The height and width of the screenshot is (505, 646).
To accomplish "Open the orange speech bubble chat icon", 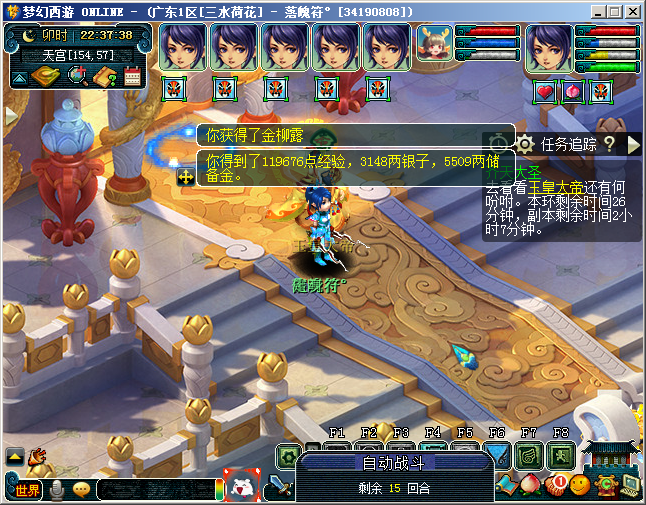I will pos(81,490).
